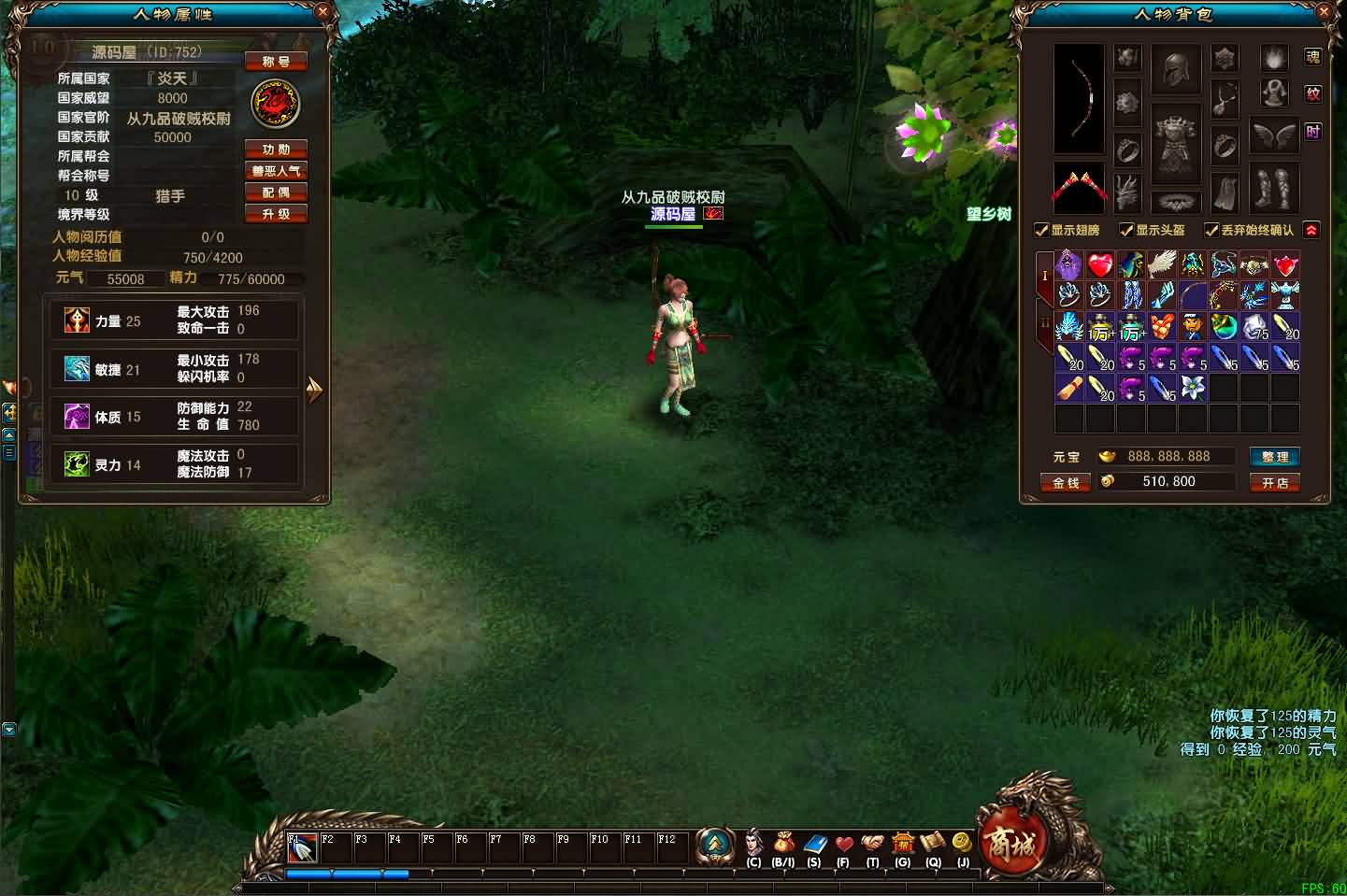Image resolution: width=1347 pixels, height=896 pixels.
Task: Disable the 显示头盔 show-helmet checkbox
Action: [x=1126, y=229]
